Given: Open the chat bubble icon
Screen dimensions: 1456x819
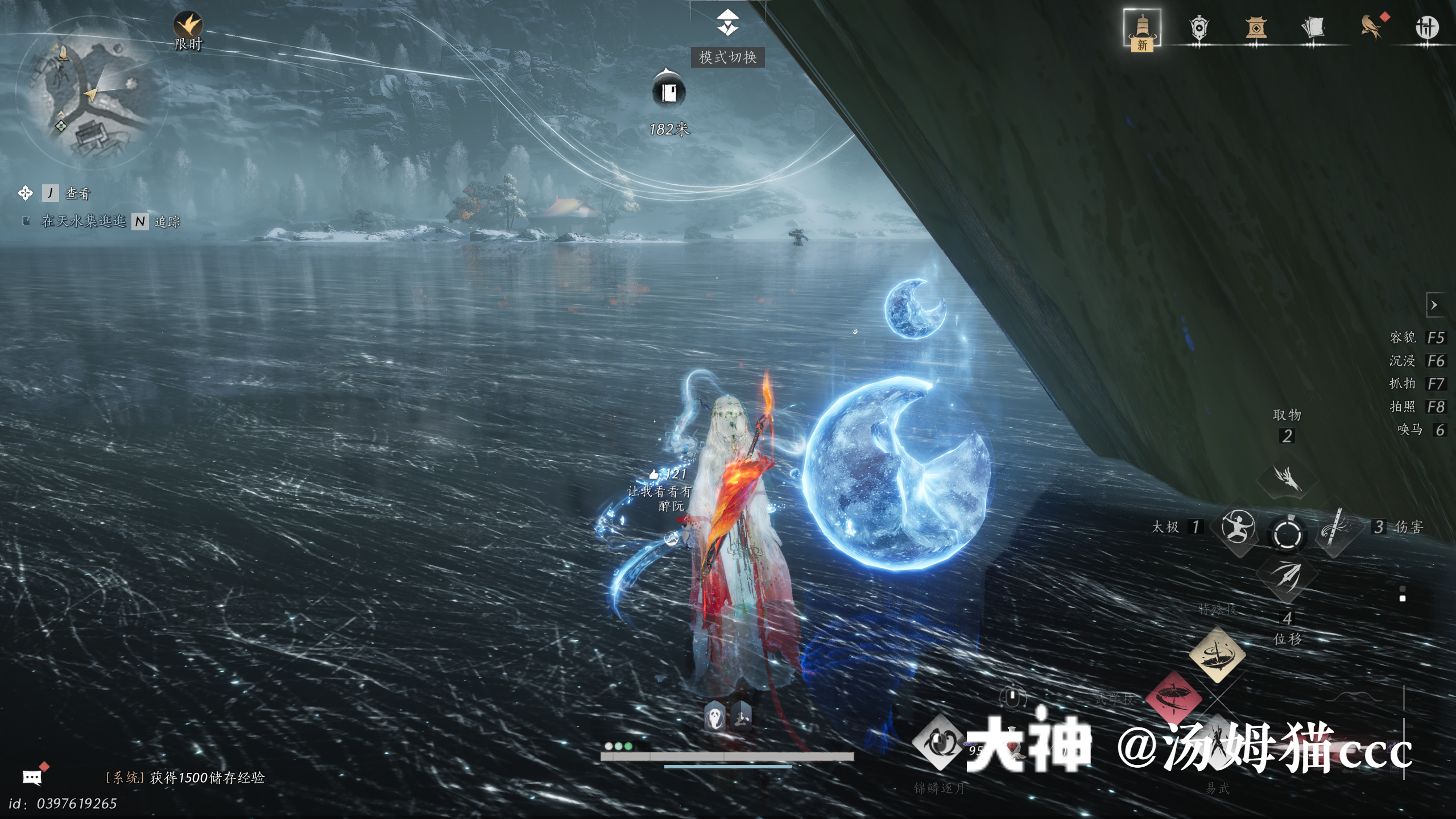Looking at the screenshot, I should click(32, 777).
